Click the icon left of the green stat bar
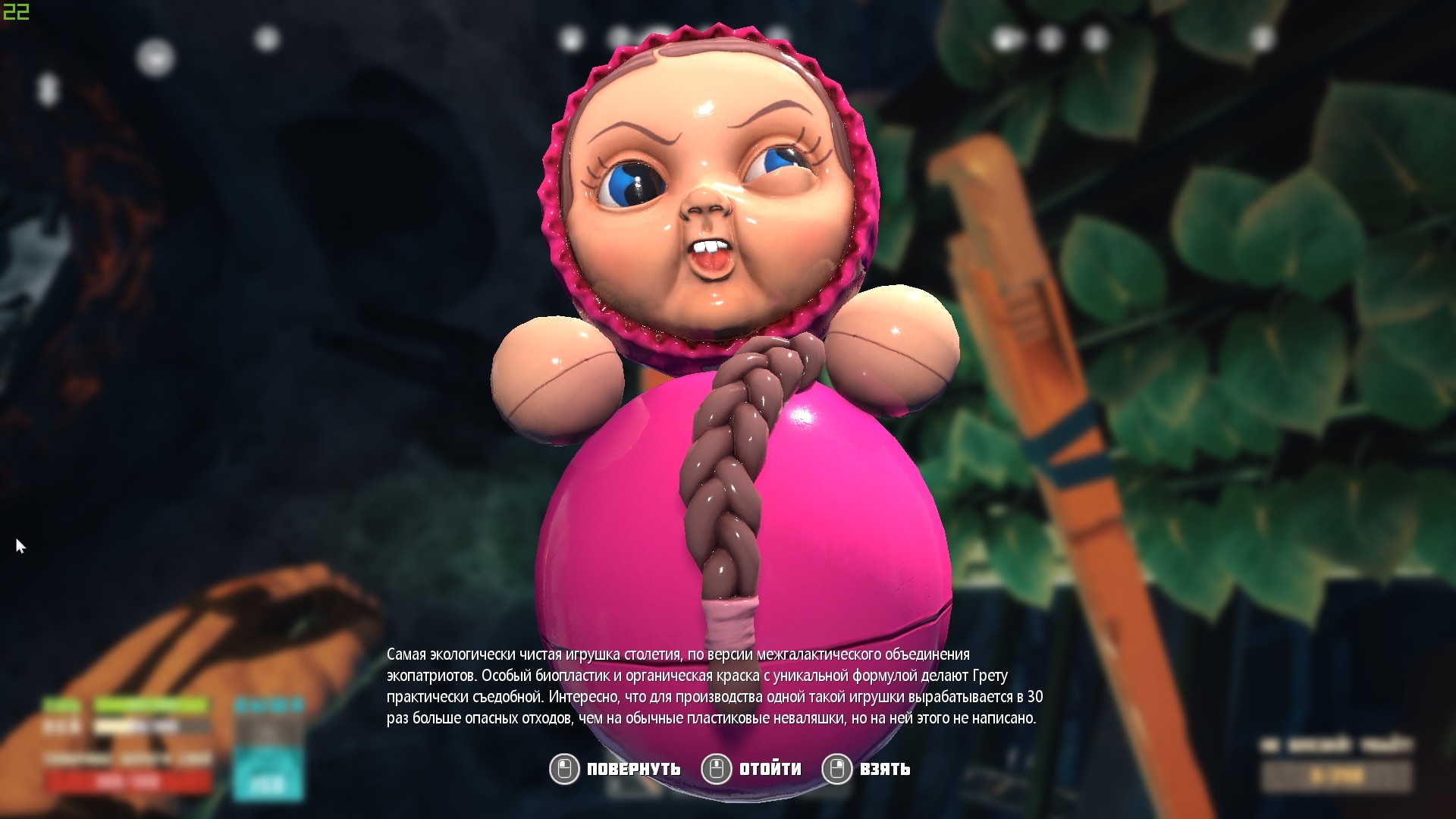The width and height of the screenshot is (1456, 819). point(62,705)
